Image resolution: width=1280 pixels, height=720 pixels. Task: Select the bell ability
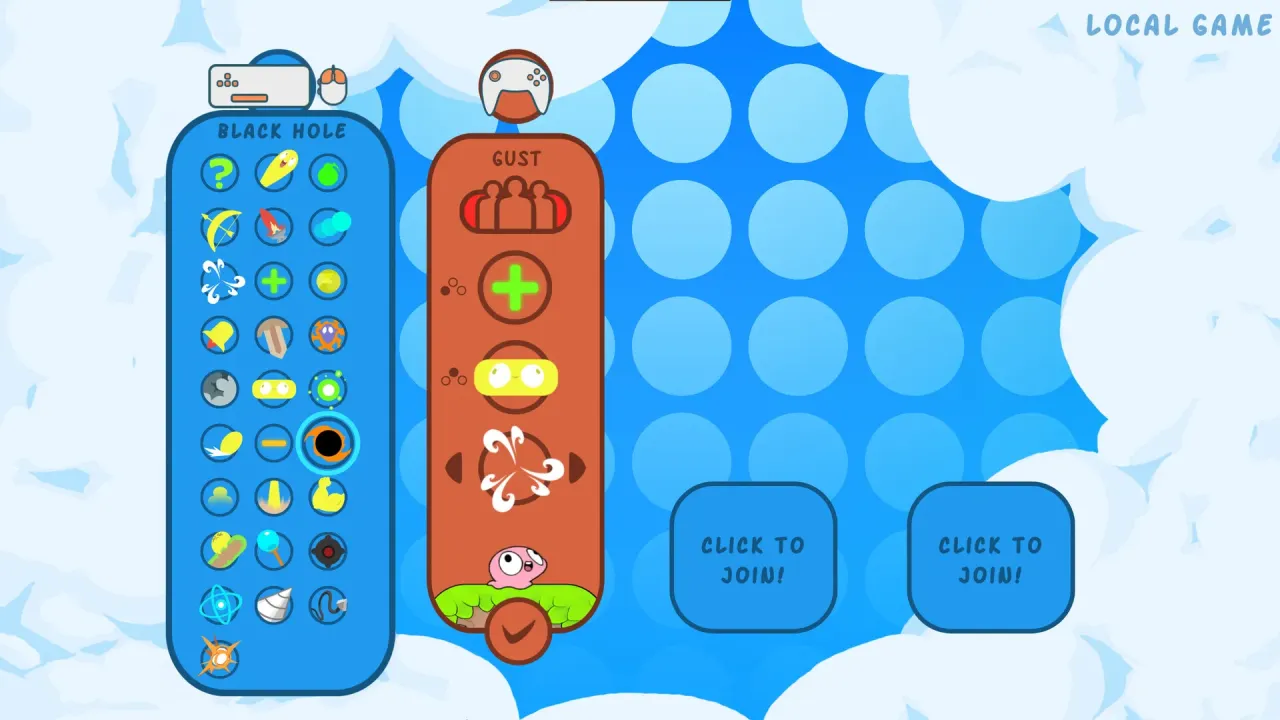[220, 335]
